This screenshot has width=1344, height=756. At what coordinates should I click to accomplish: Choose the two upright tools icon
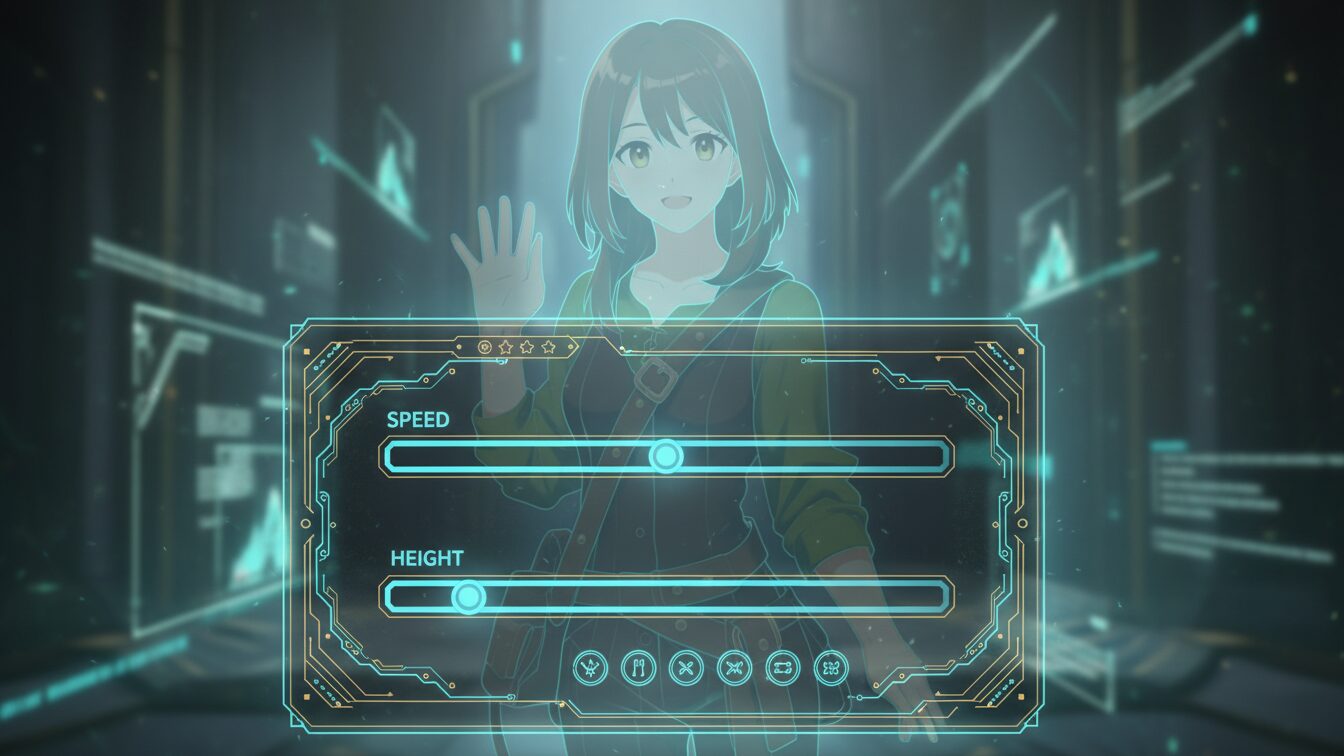click(x=638, y=667)
